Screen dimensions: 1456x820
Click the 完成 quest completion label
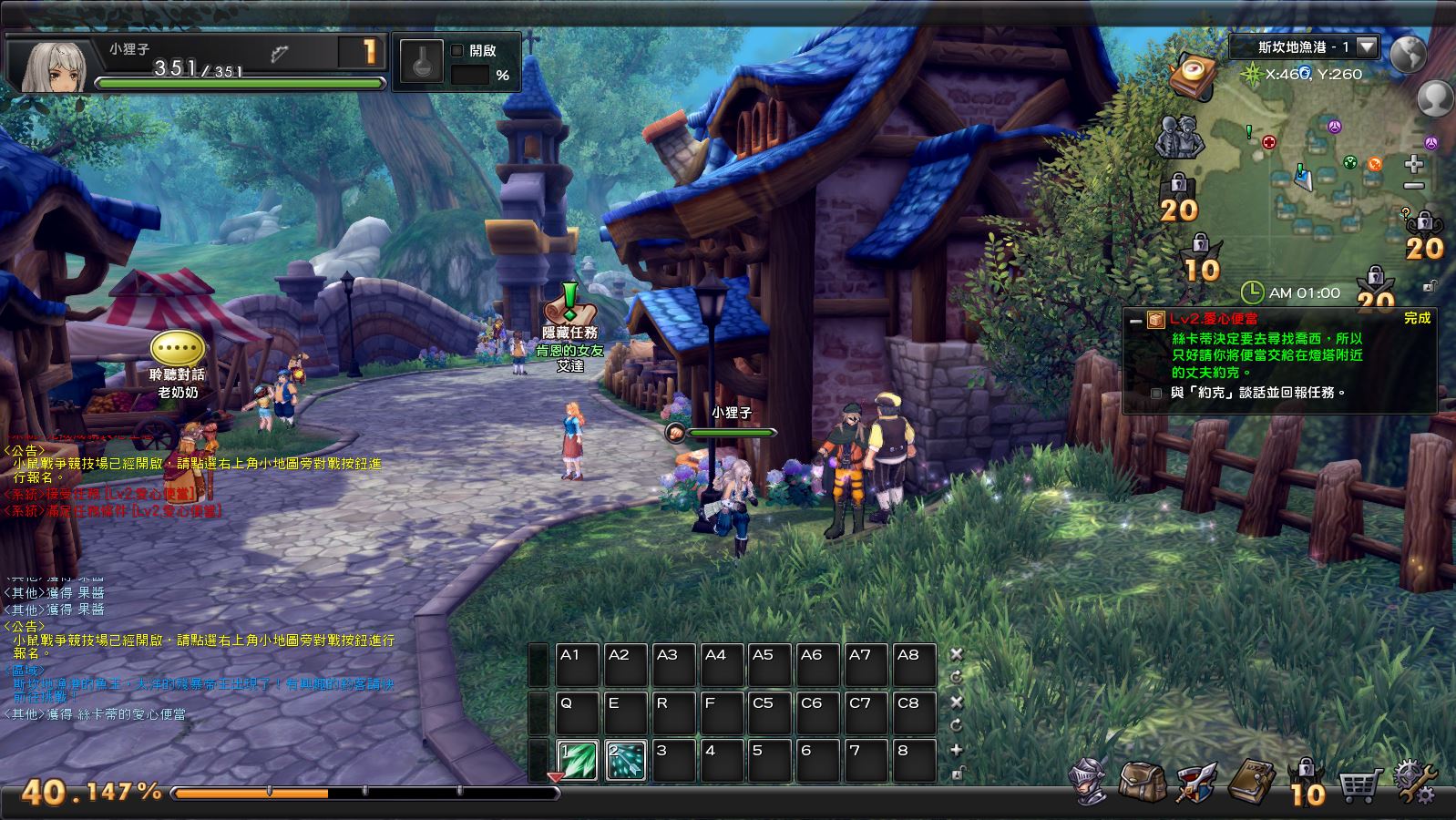(x=1417, y=318)
